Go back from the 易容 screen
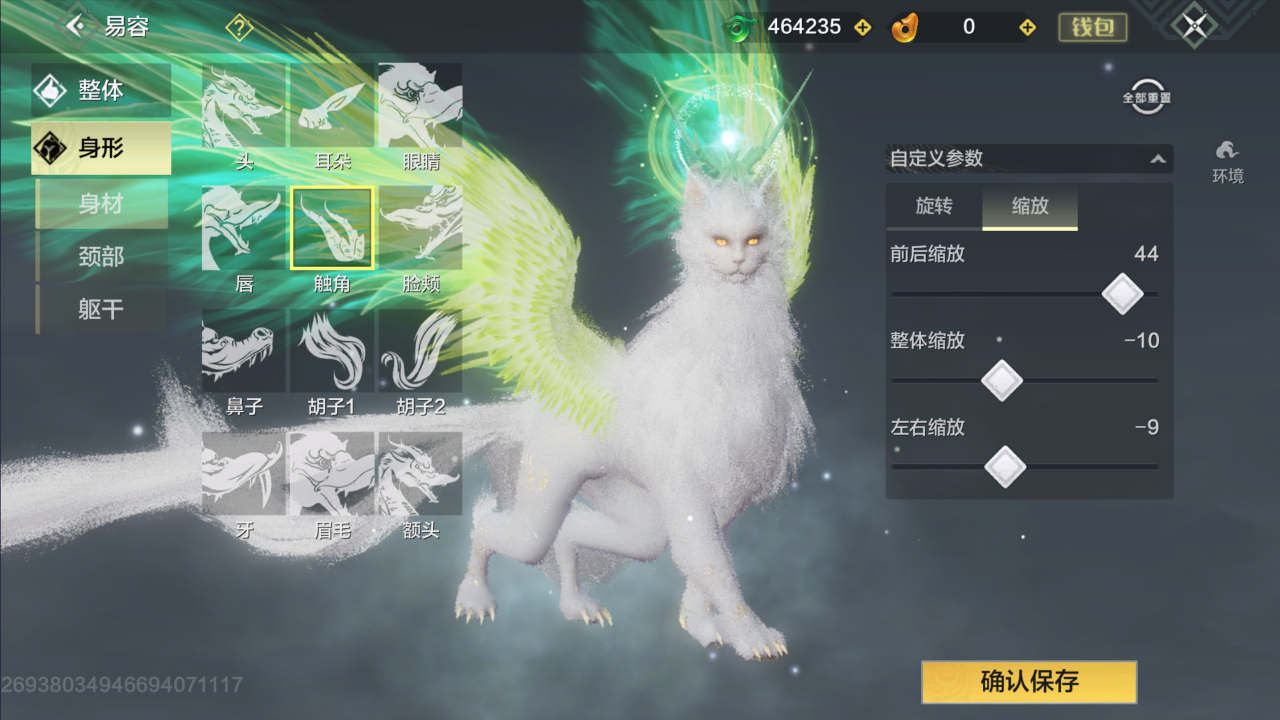1280x720 pixels. pyautogui.click(x=76, y=26)
